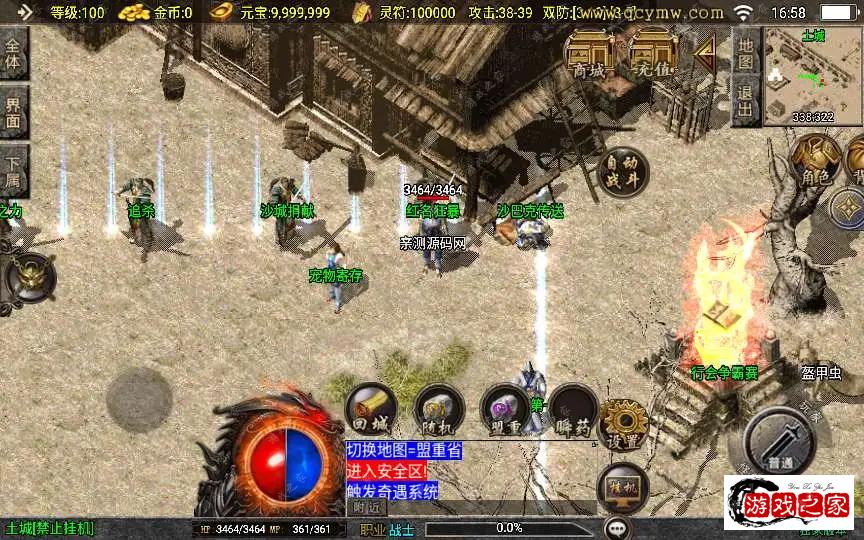
Task: Switch chat to the 附近 channel
Action: [x=368, y=507]
